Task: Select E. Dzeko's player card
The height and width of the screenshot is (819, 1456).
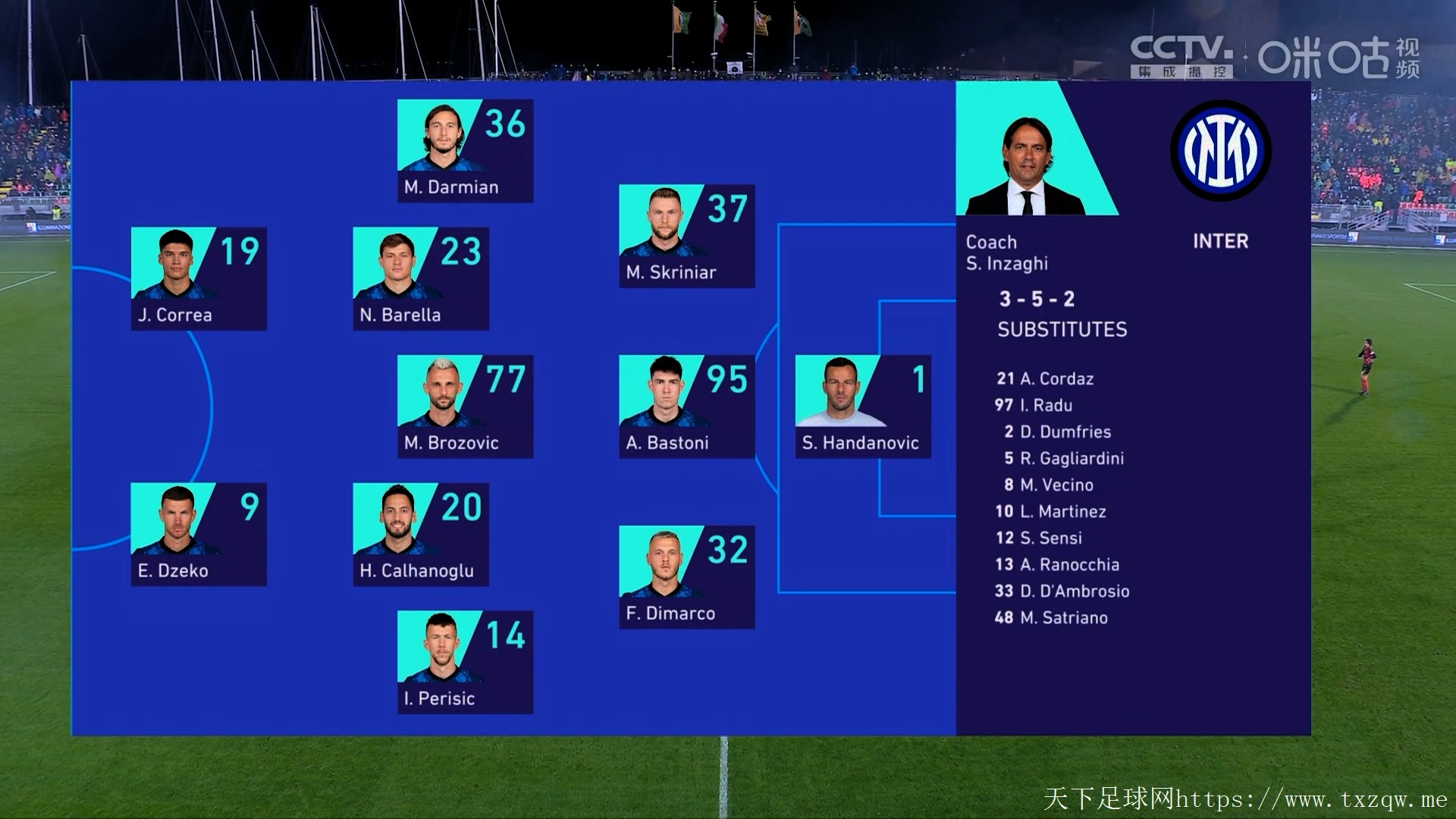Action: [199, 534]
